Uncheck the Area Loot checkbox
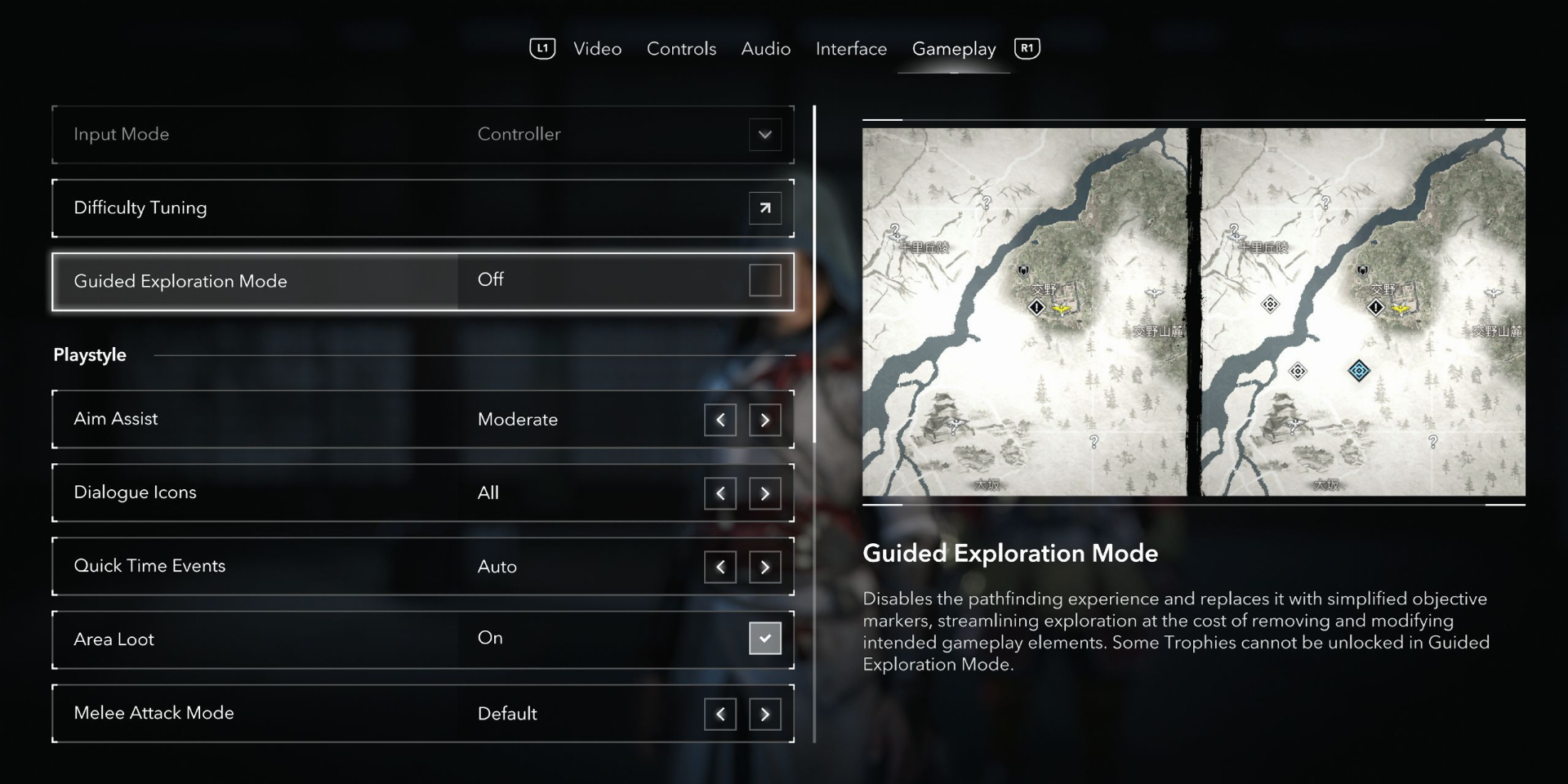The width and height of the screenshot is (1568, 784). [764, 639]
